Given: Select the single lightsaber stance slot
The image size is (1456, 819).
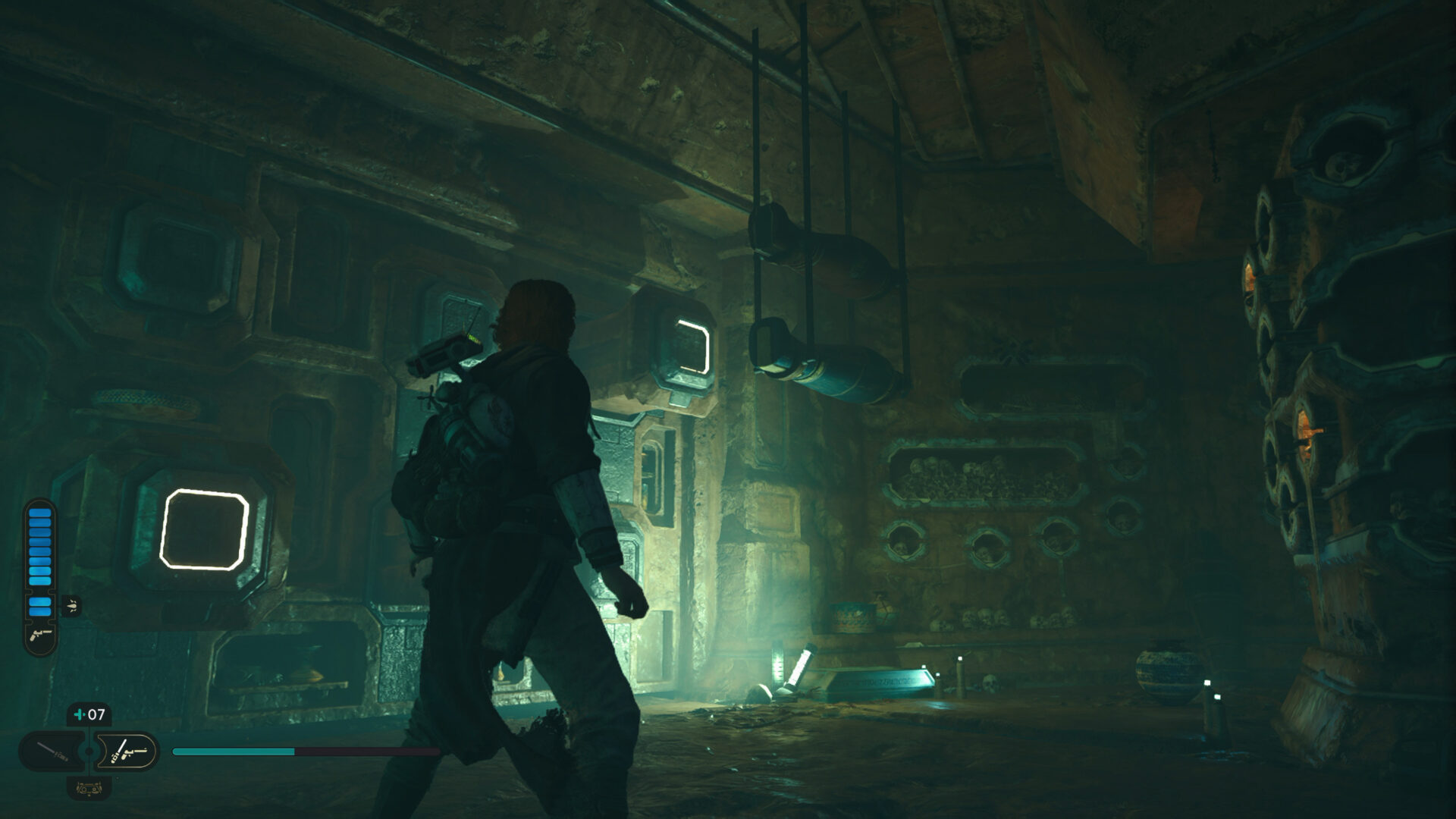Looking at the screenshot, I should pyautogui.click(x=53, y=752).
